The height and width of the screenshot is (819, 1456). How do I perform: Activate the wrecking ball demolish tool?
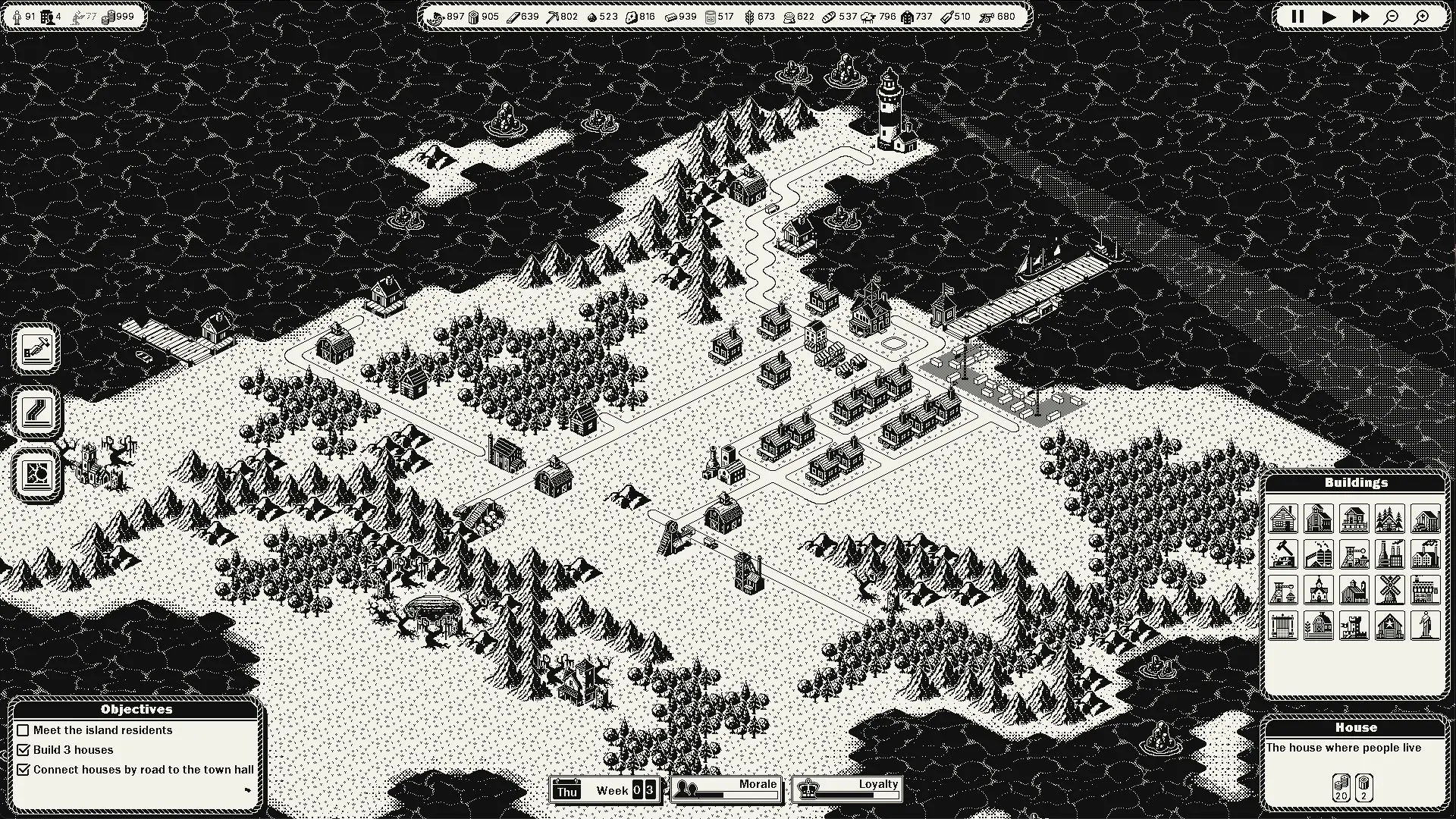36,474
